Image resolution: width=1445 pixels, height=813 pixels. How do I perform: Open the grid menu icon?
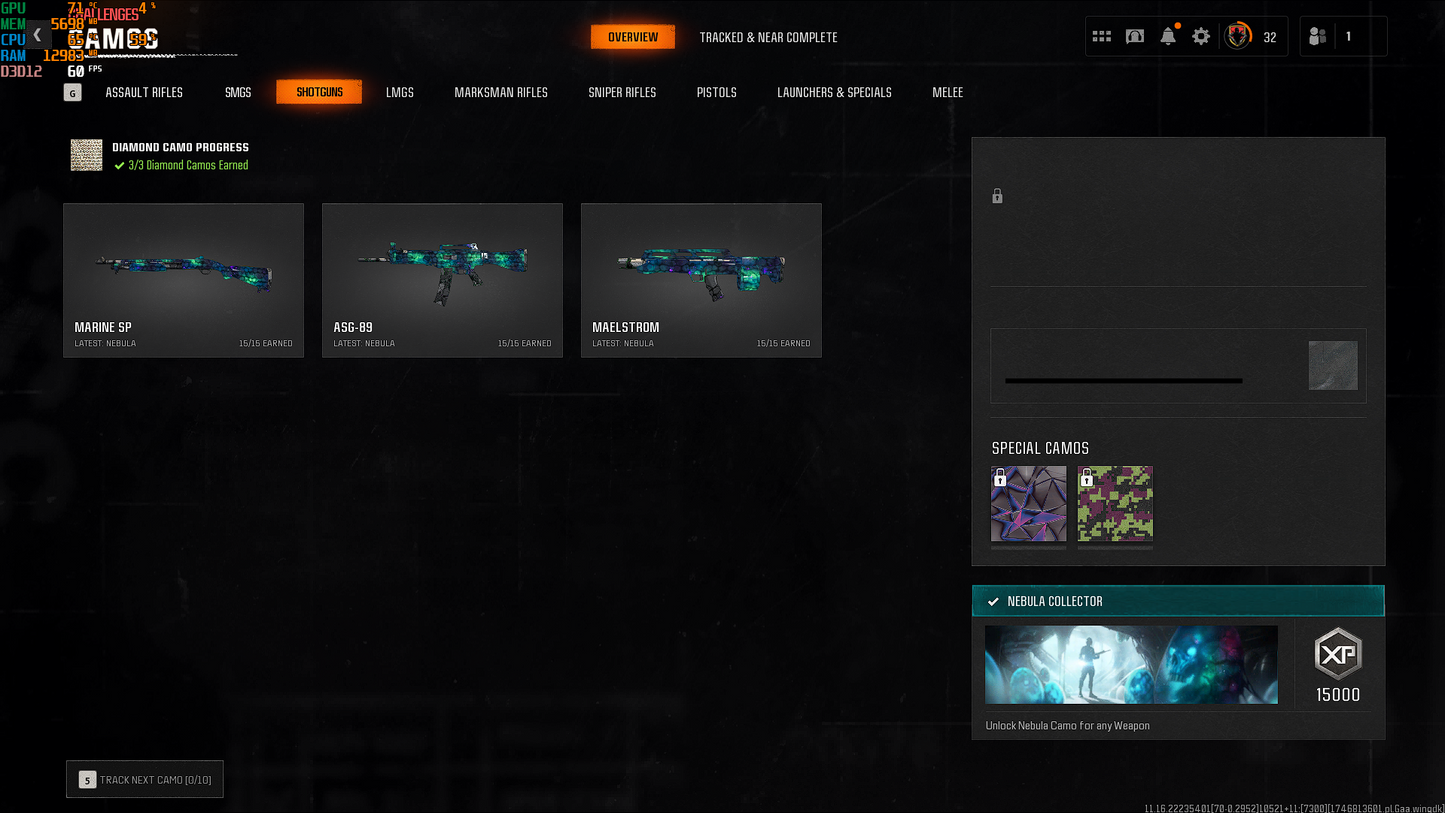tap(1101, 37)
